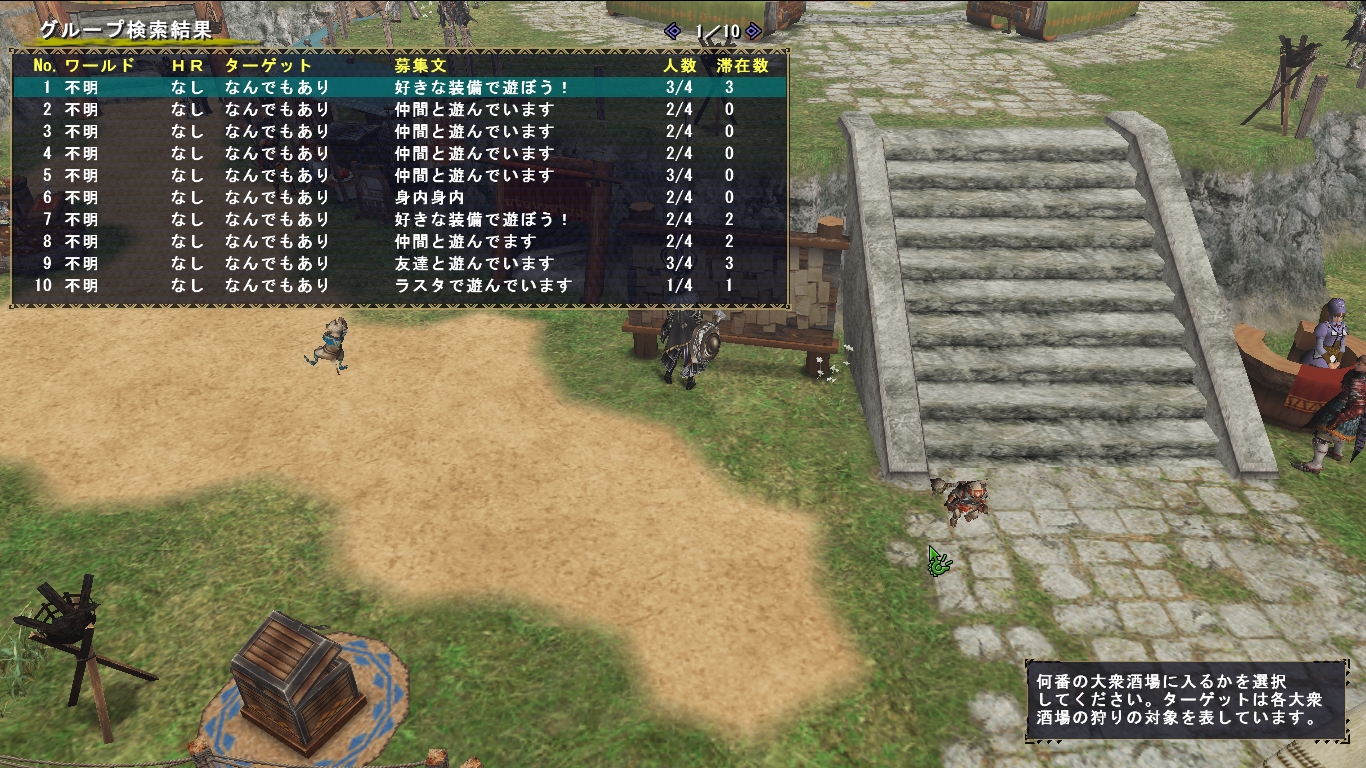Image resolution: width=1366 pixels, height=768 pixels.
Task: Join the ラスタで遊んでいます group row
Action: (400, 285)
